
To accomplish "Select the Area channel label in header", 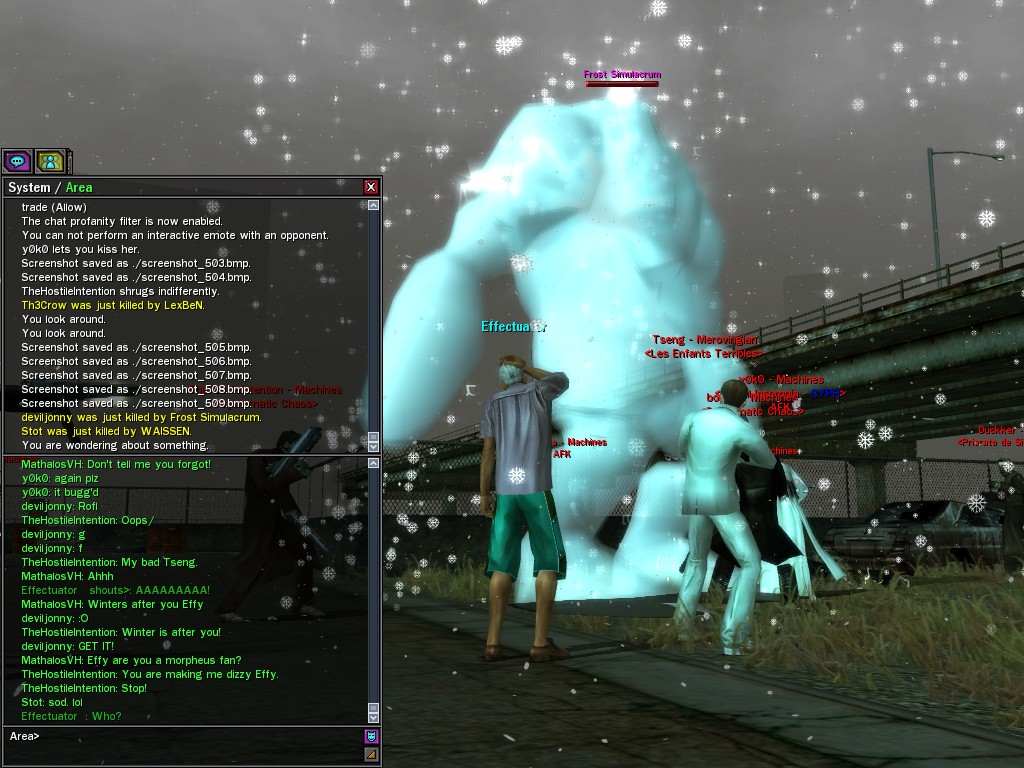I will coord(79,188).
